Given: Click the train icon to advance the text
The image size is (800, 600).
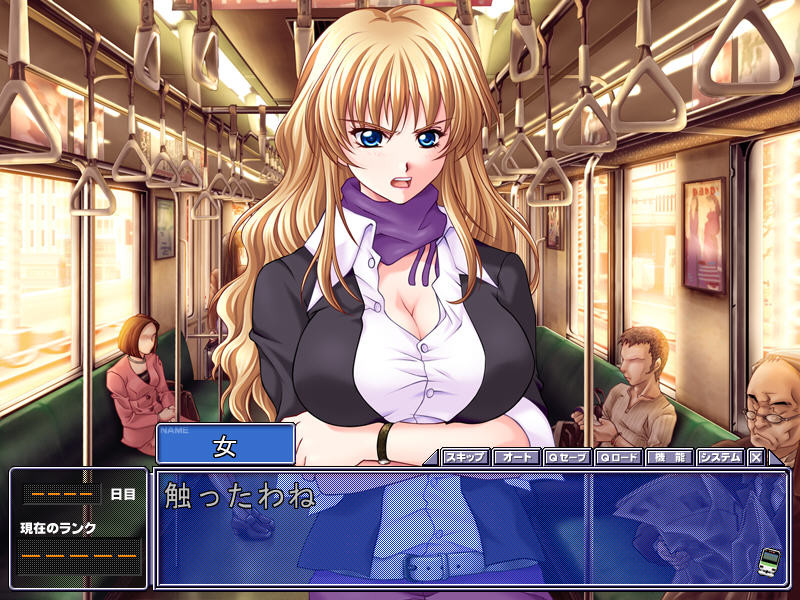Looking at the screenshot, I should pyautogui.click(x=769, y=559).
